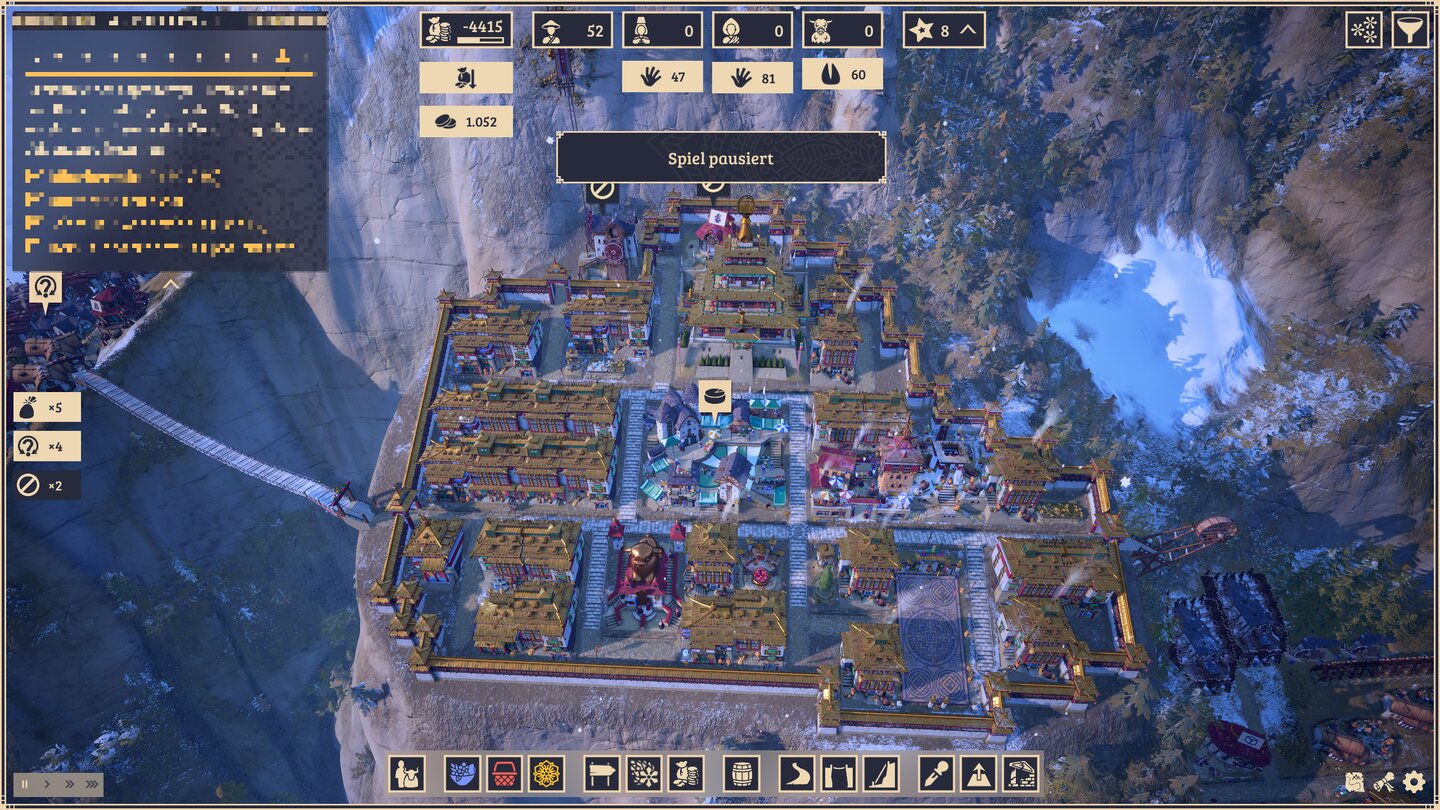
Task: Open the funnel filter button
Action: 1410,30
